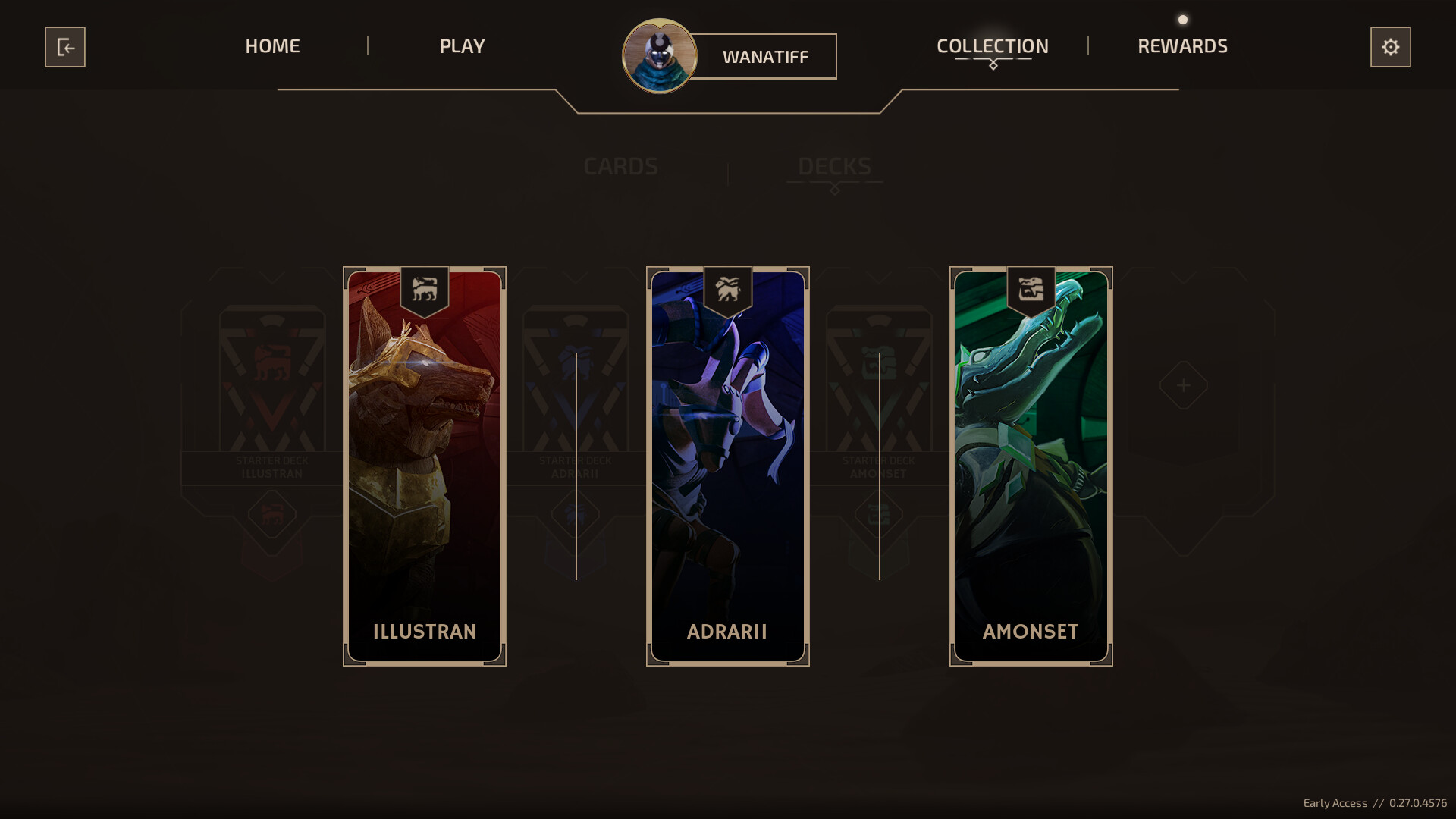Click the log out icon in top-left corner

pos(65,47)
